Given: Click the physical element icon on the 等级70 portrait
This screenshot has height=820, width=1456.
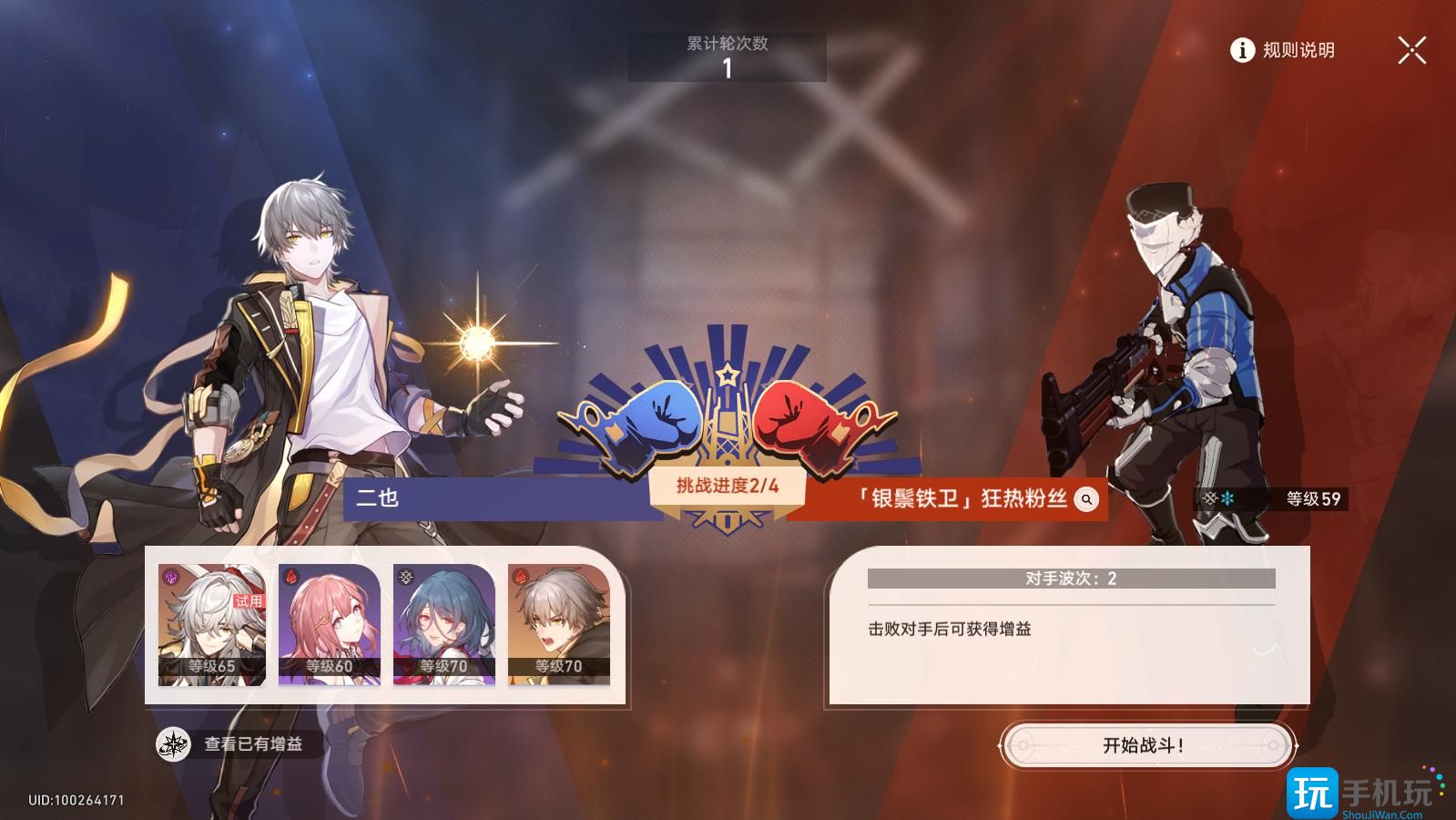Looking at the screenshot, I should 405,576.
